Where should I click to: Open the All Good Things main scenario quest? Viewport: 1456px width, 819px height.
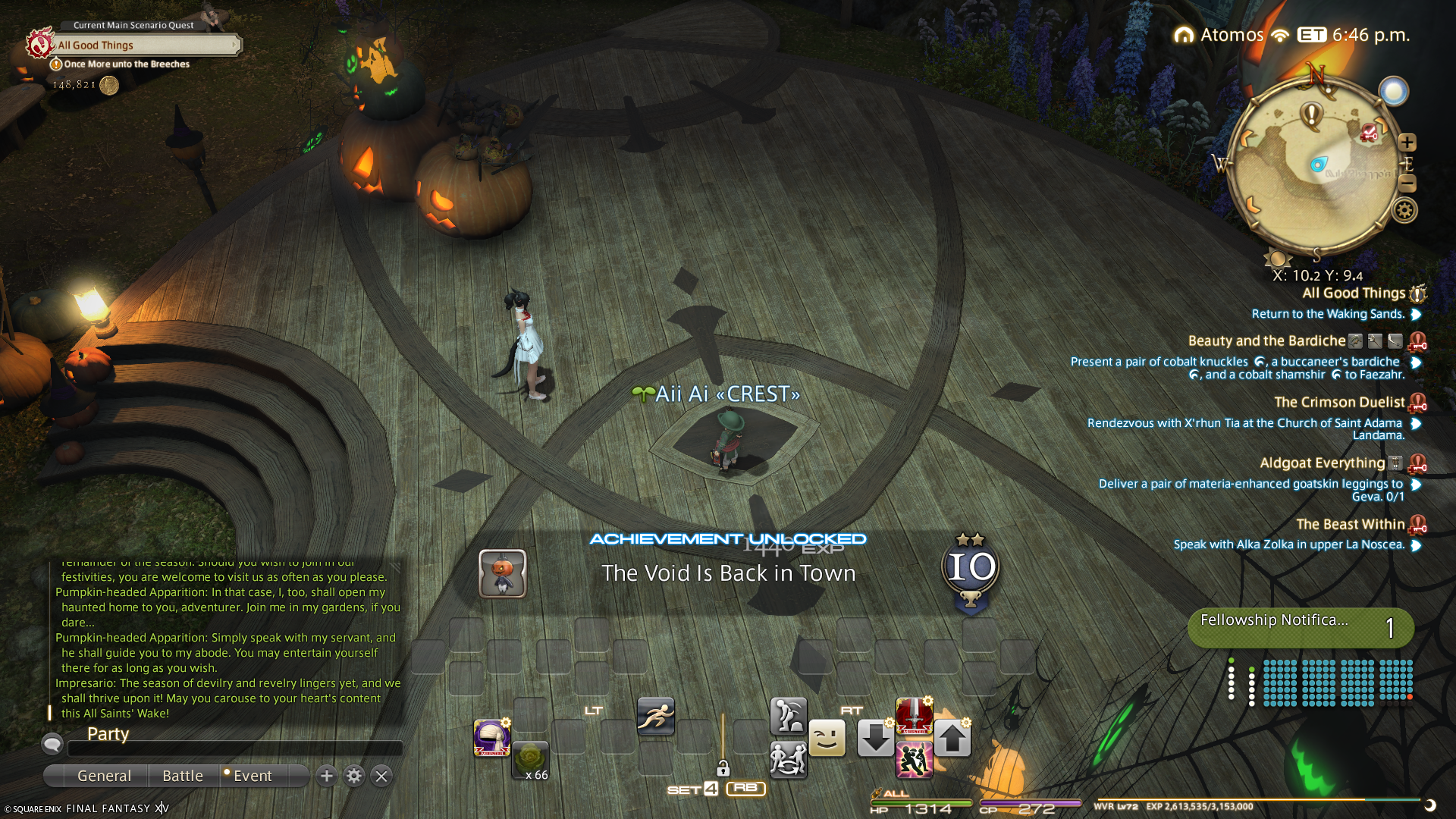click(x=144, y=45)
